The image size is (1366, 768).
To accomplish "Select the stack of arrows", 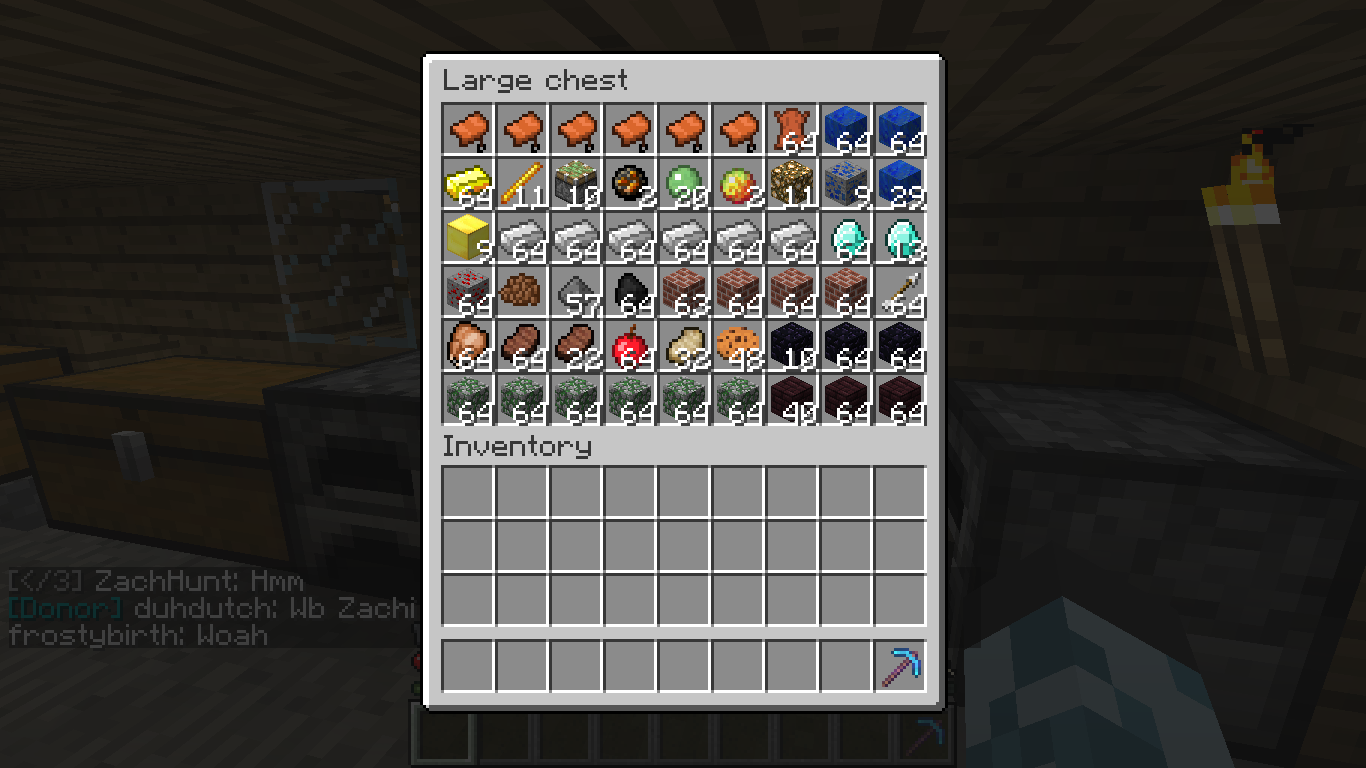I will coord(899,291).
